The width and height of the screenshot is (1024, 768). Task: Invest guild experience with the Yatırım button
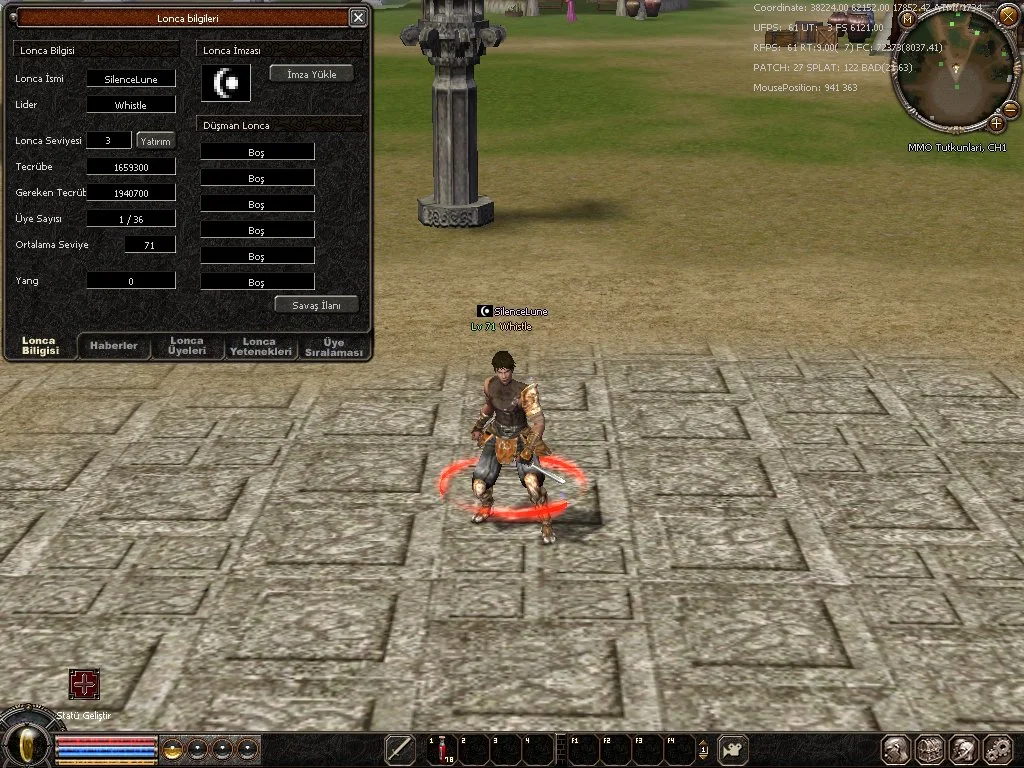(156, 141)
